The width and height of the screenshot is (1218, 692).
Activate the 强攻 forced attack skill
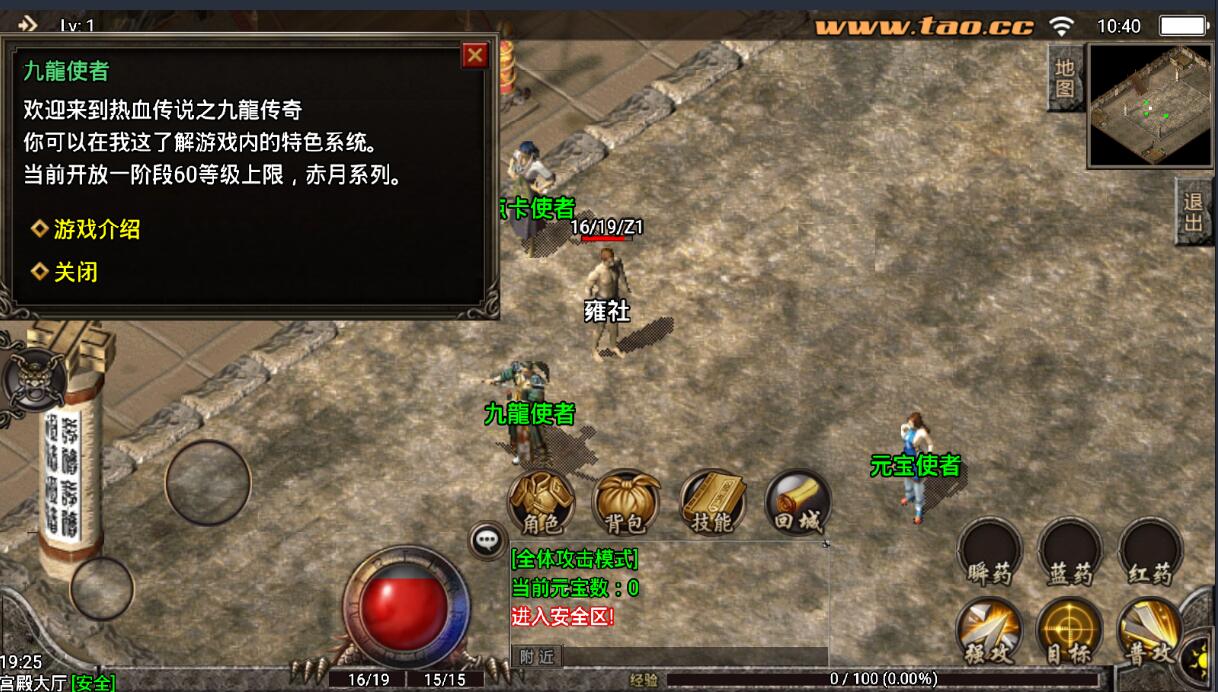[x=989, y=631]
